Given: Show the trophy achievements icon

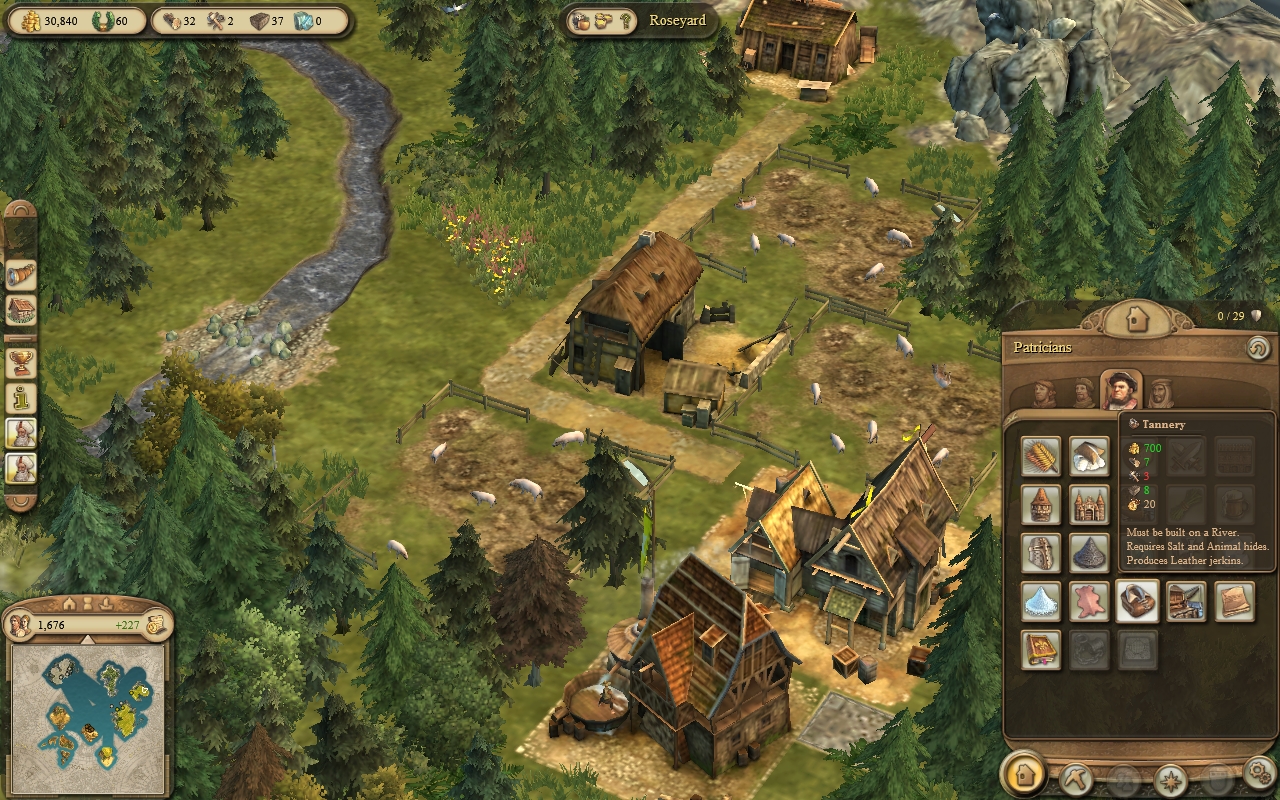Looking at the screenshot, I should tap(21, 361).
